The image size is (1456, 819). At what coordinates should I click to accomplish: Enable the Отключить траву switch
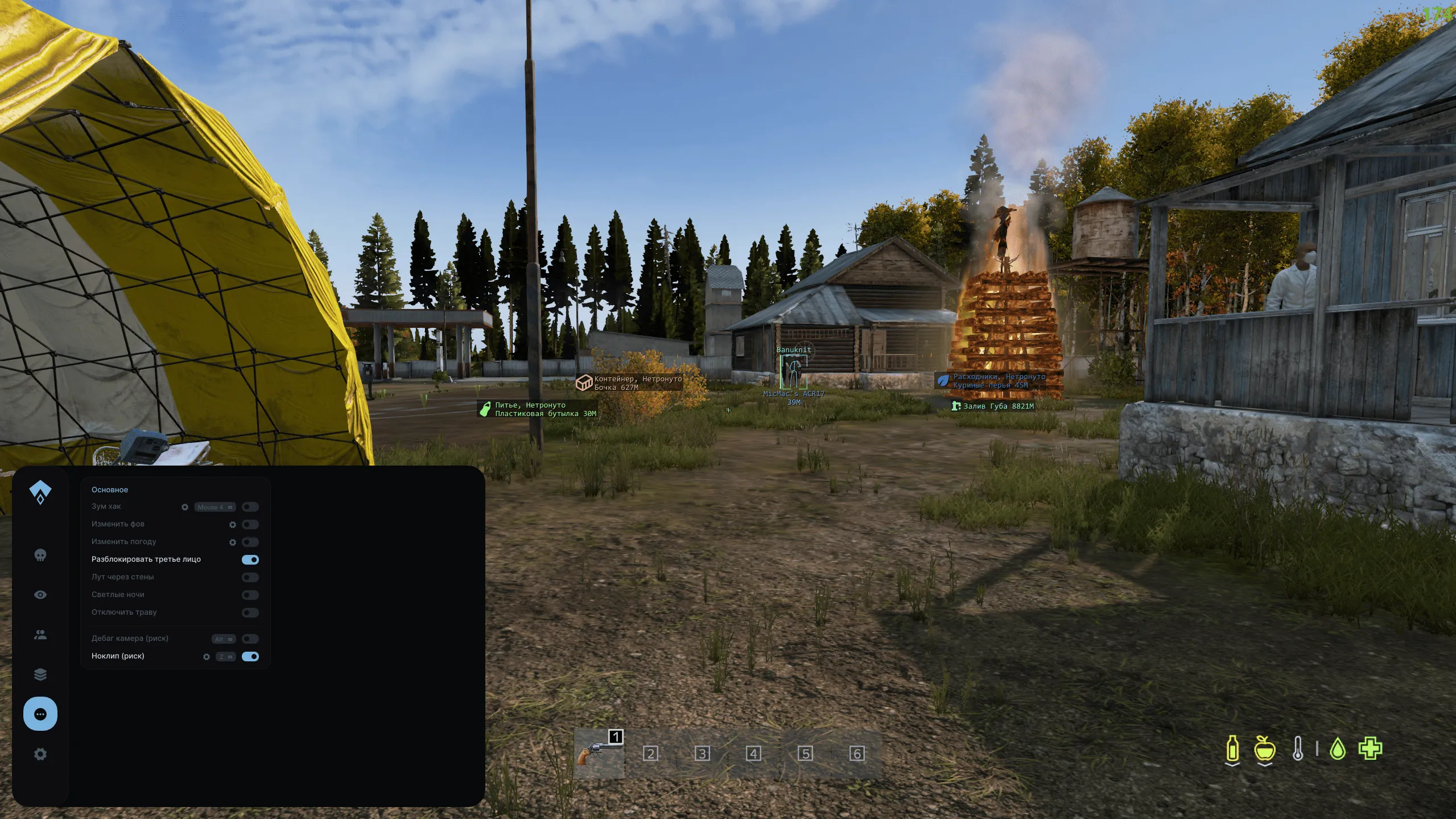coord(249,612)
